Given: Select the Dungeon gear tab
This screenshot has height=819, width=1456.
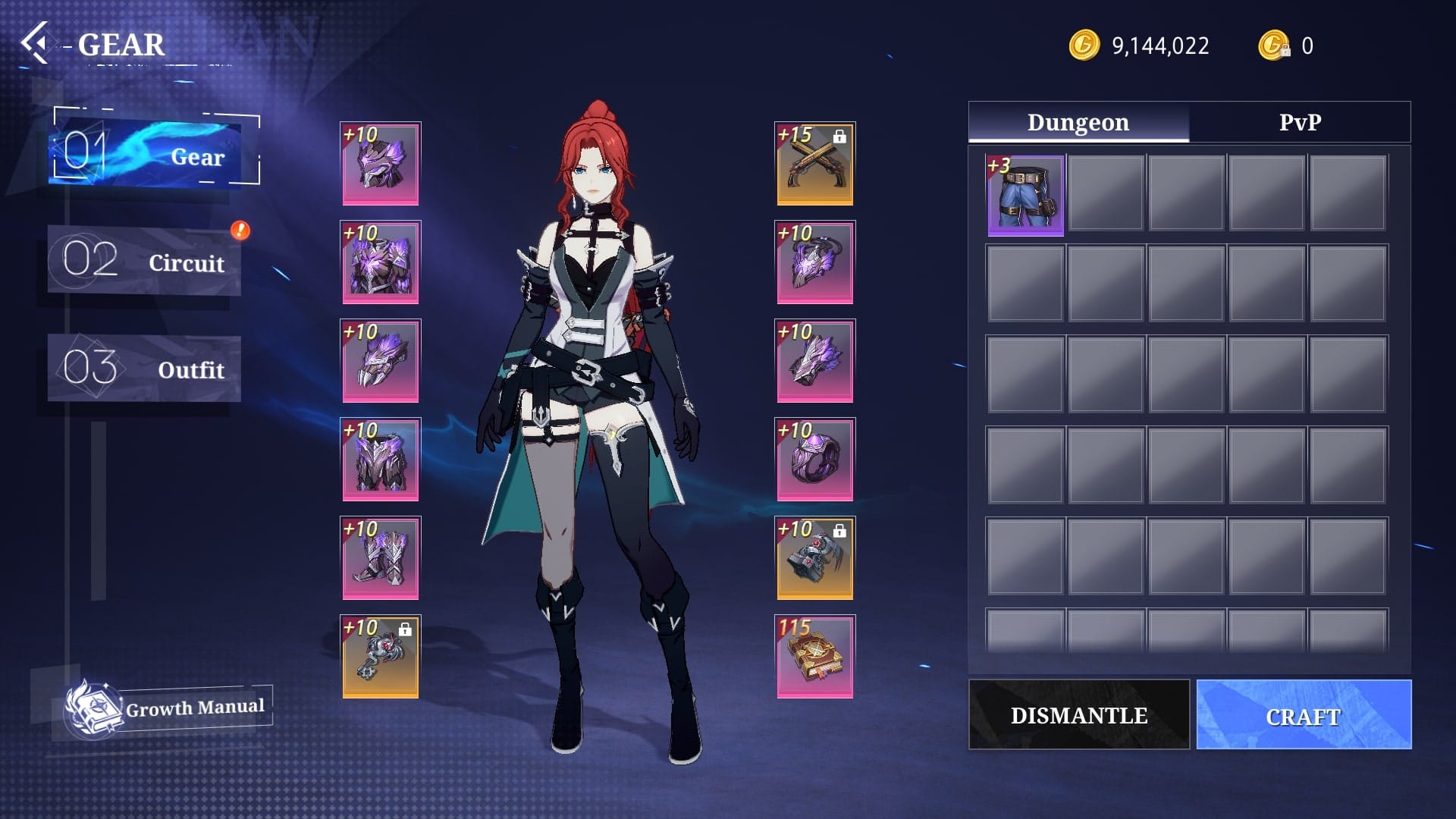Looking at the screenshot, I should 1078,122.
